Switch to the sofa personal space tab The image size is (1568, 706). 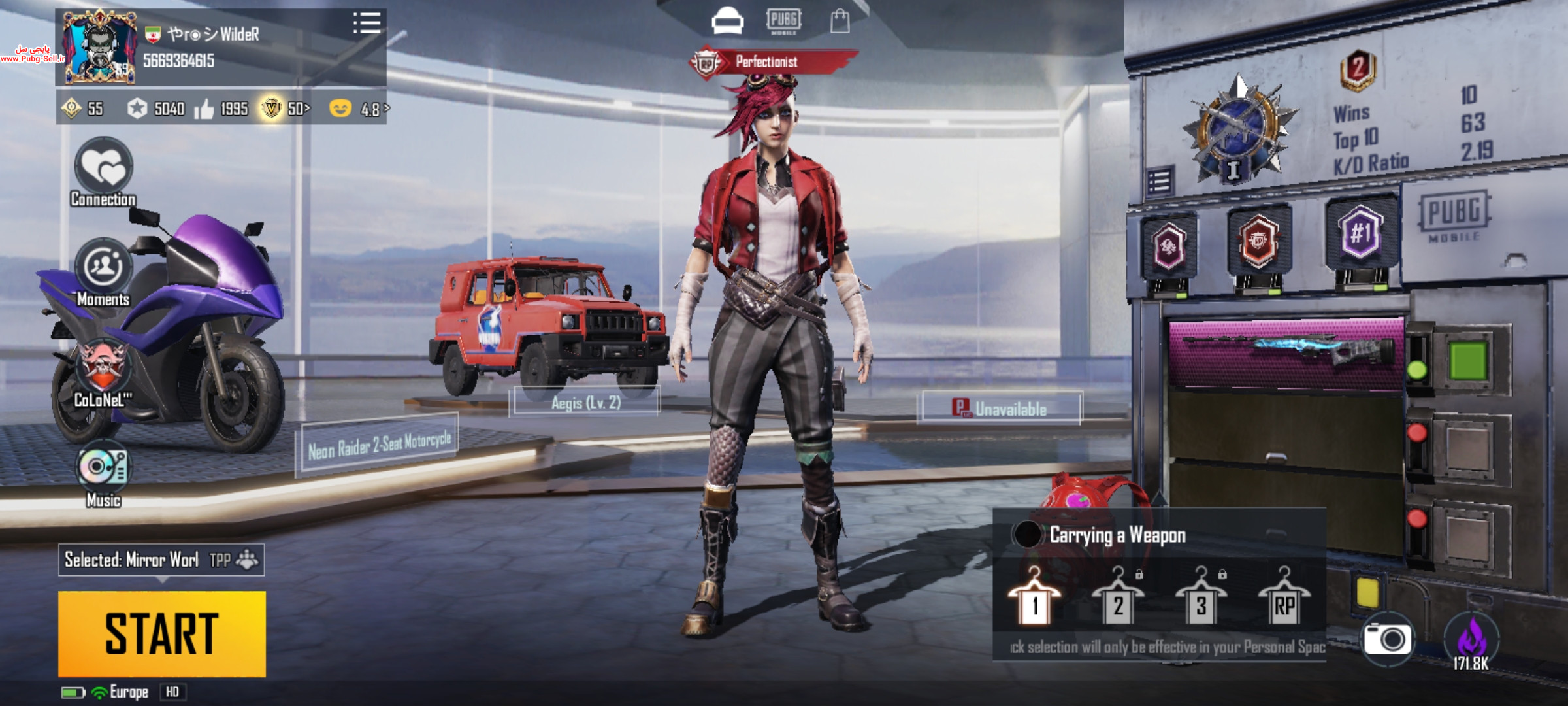727,22
